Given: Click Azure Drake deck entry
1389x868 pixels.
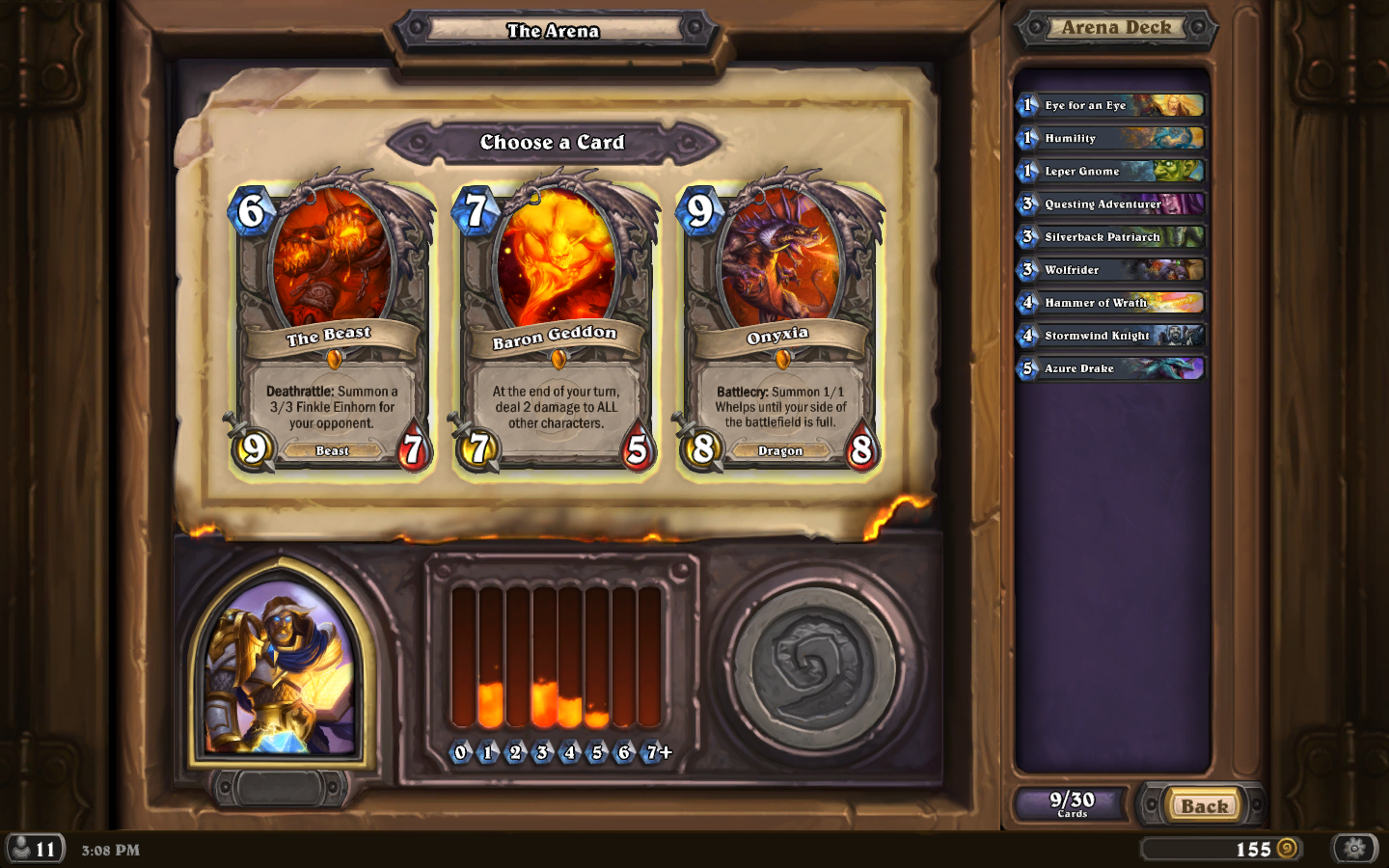Looking at the screenshot, I should [1111, 368].
